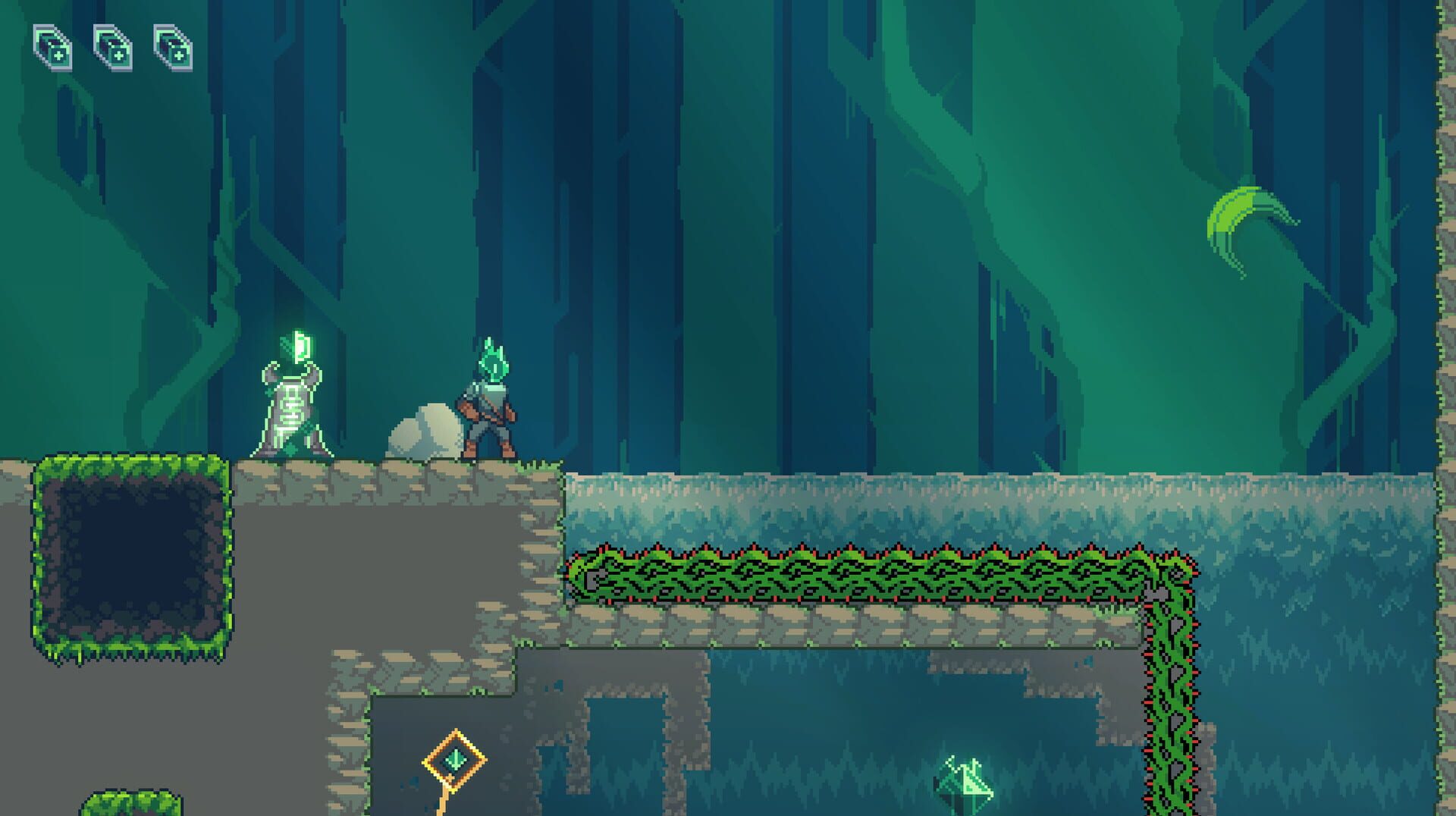The width and height of the screenshot is (1456, 816).
Task: Click the glowing tablet atop the shrine
Action: click(x=299, y=349)
